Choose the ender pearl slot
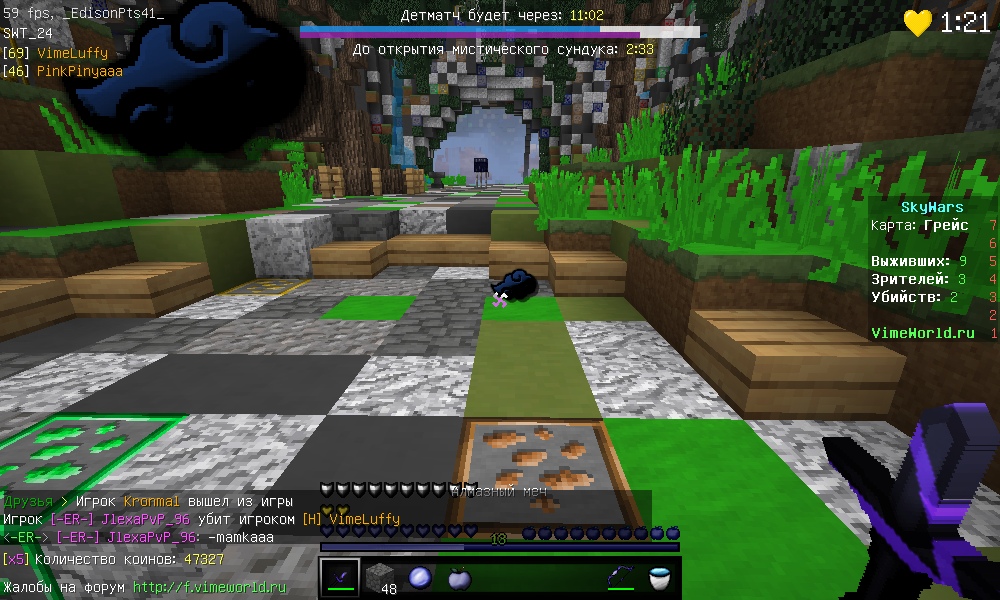Image resolution: width=1000 pixels, height=600 pixels. coord(420,577)
